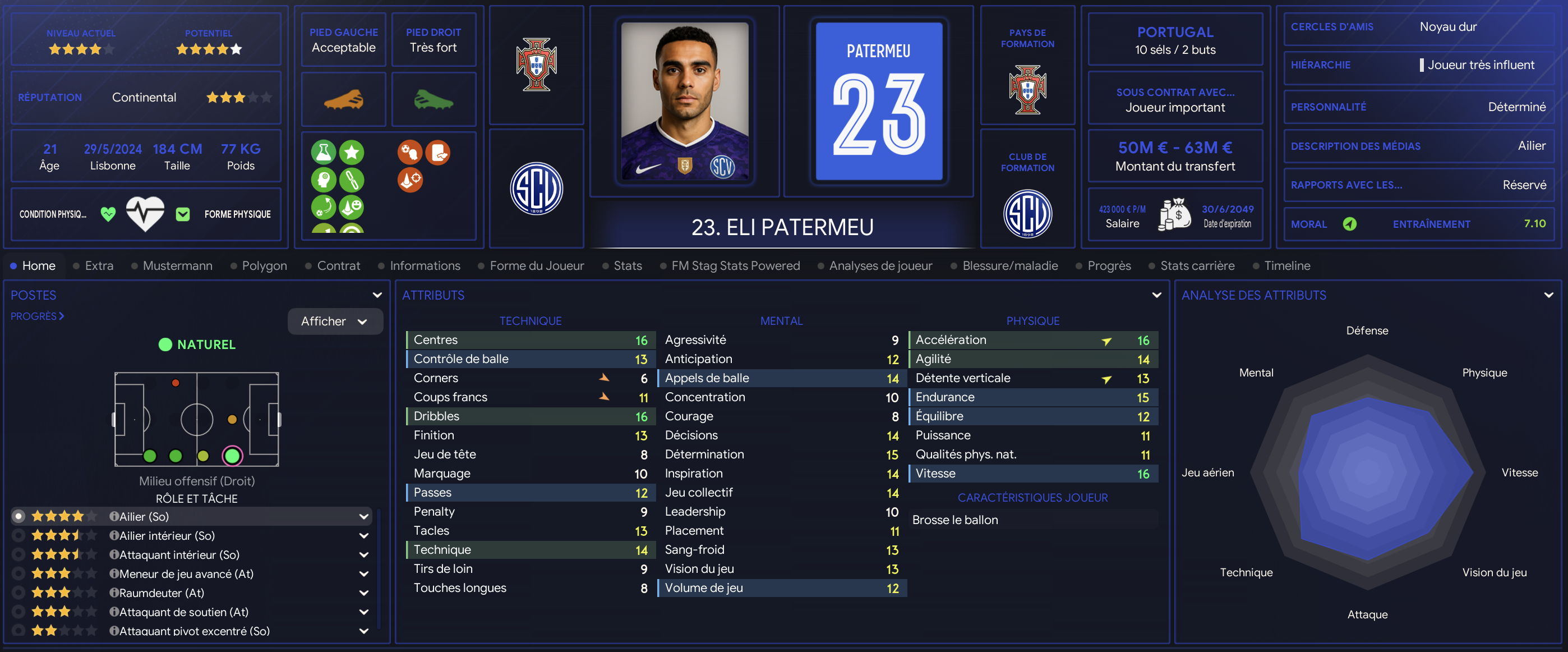Open the Informations tab
The width and height of the screenshot is (1568, 652).
425,266
